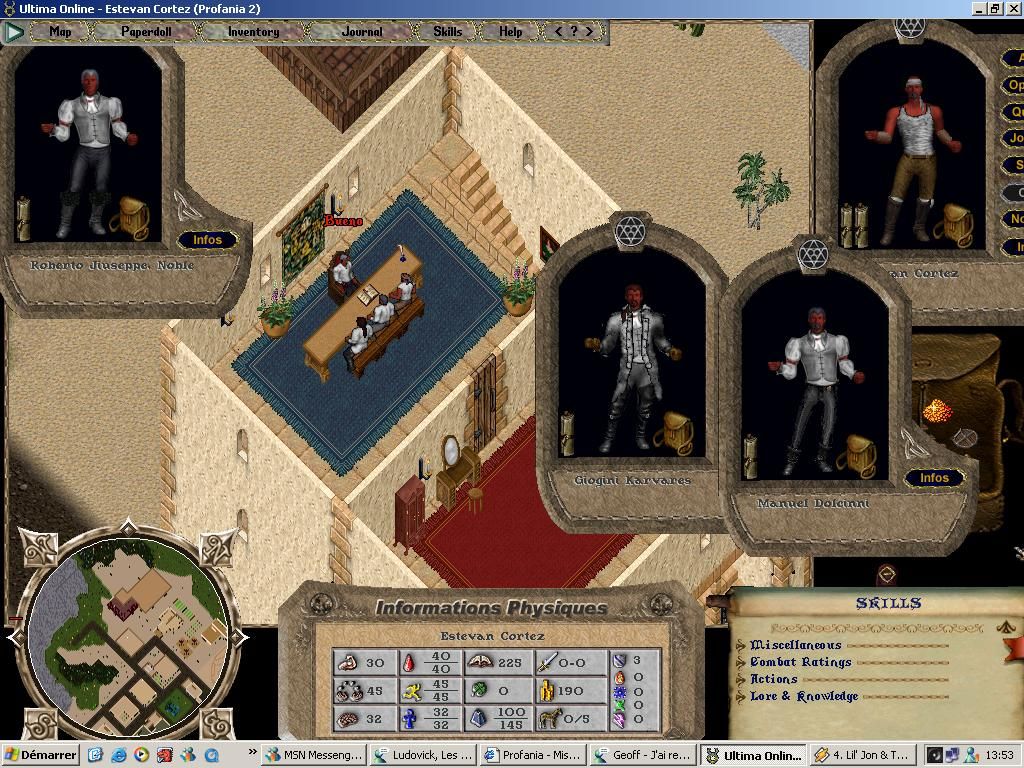Screen dimensions: 1024x768
Task: Close the Ultima Online window
Action: coord(1013,9)
